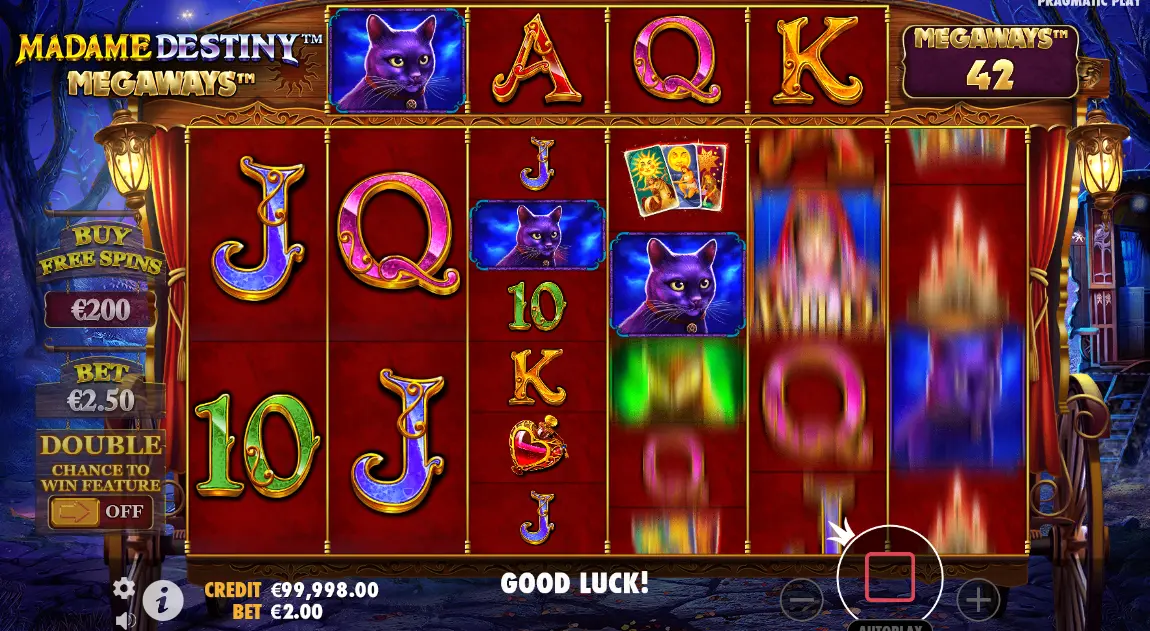Increase the bet with the plus button
1150x631 pixels.
[x=977, y=600]
